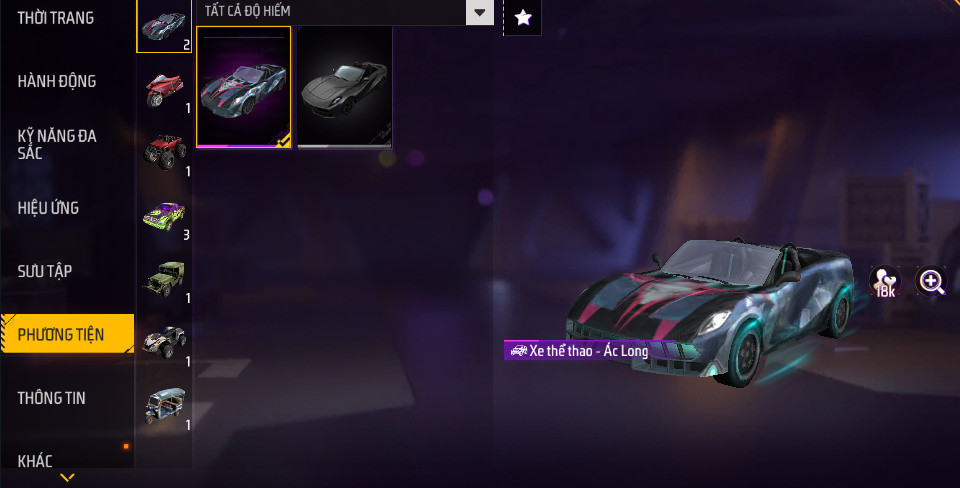Choose the red motorcycle vehicle category

click(x=164, y=90)
